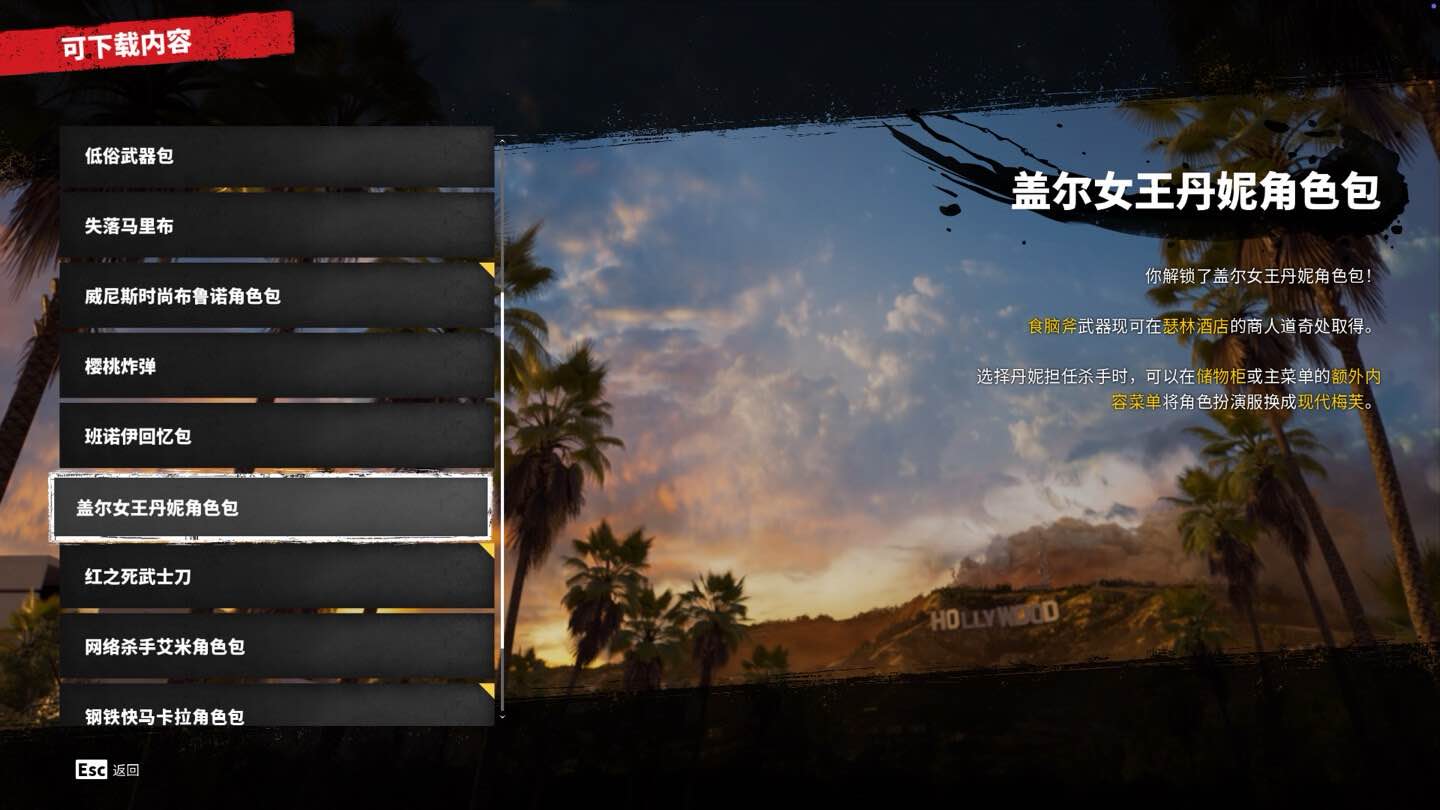Click the Esc key icon at bottom left
Image resolution: width=1440 pixels, height=810 pixels.
[90, 771]
